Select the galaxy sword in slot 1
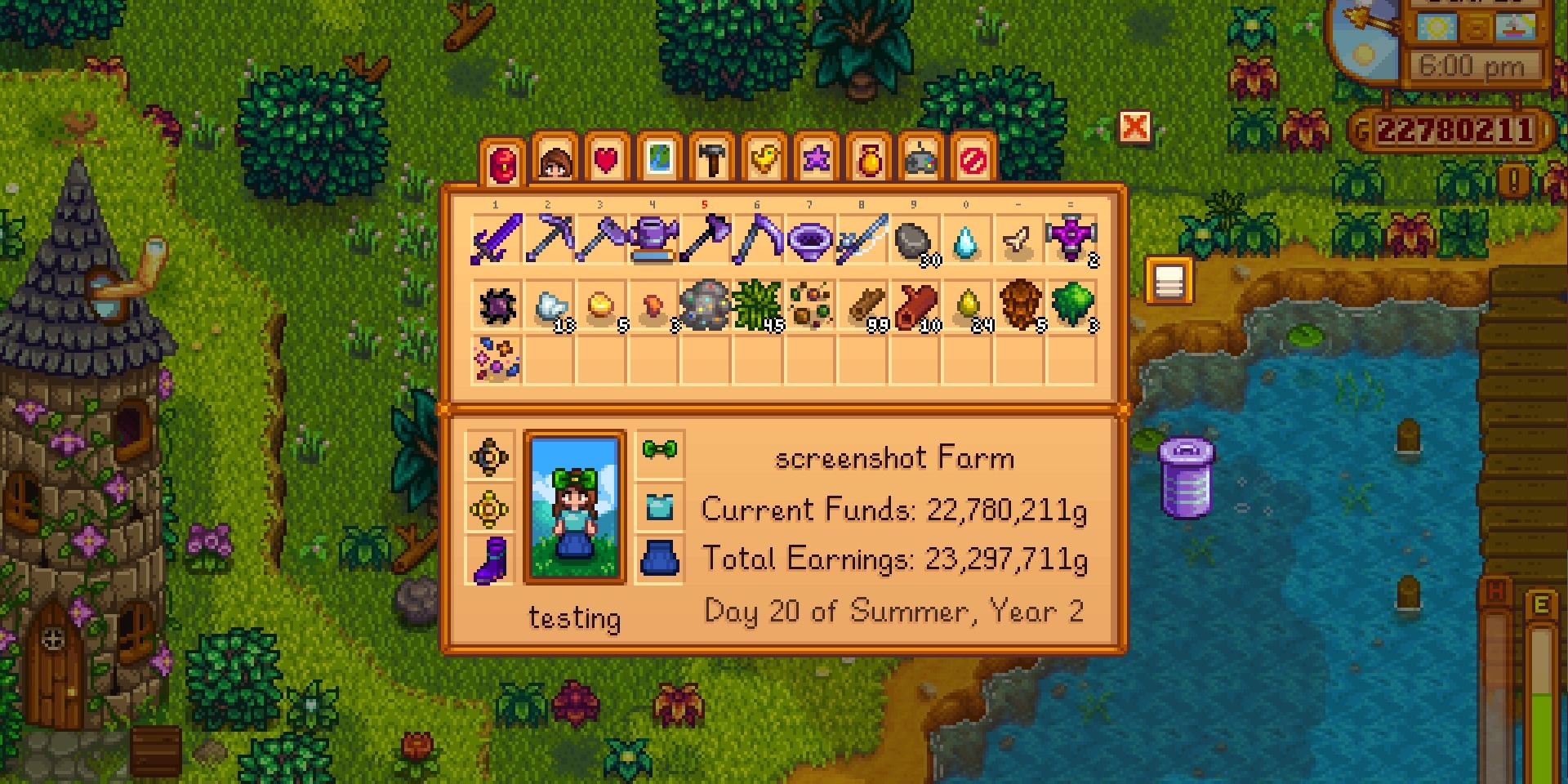This screenshot has height=784, width=1568. tap(496, 238)
